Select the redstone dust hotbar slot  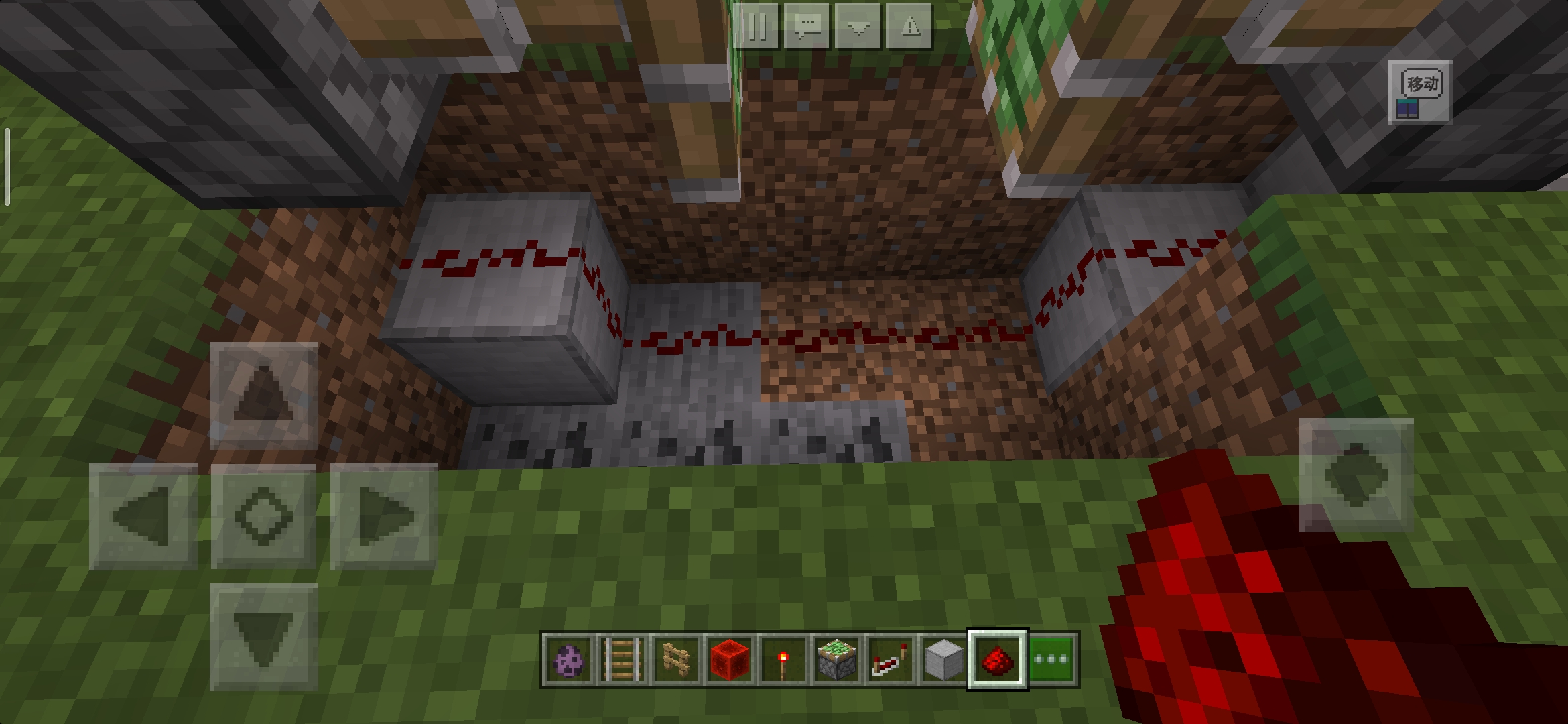pyautogui.click(x=997, y=660)
